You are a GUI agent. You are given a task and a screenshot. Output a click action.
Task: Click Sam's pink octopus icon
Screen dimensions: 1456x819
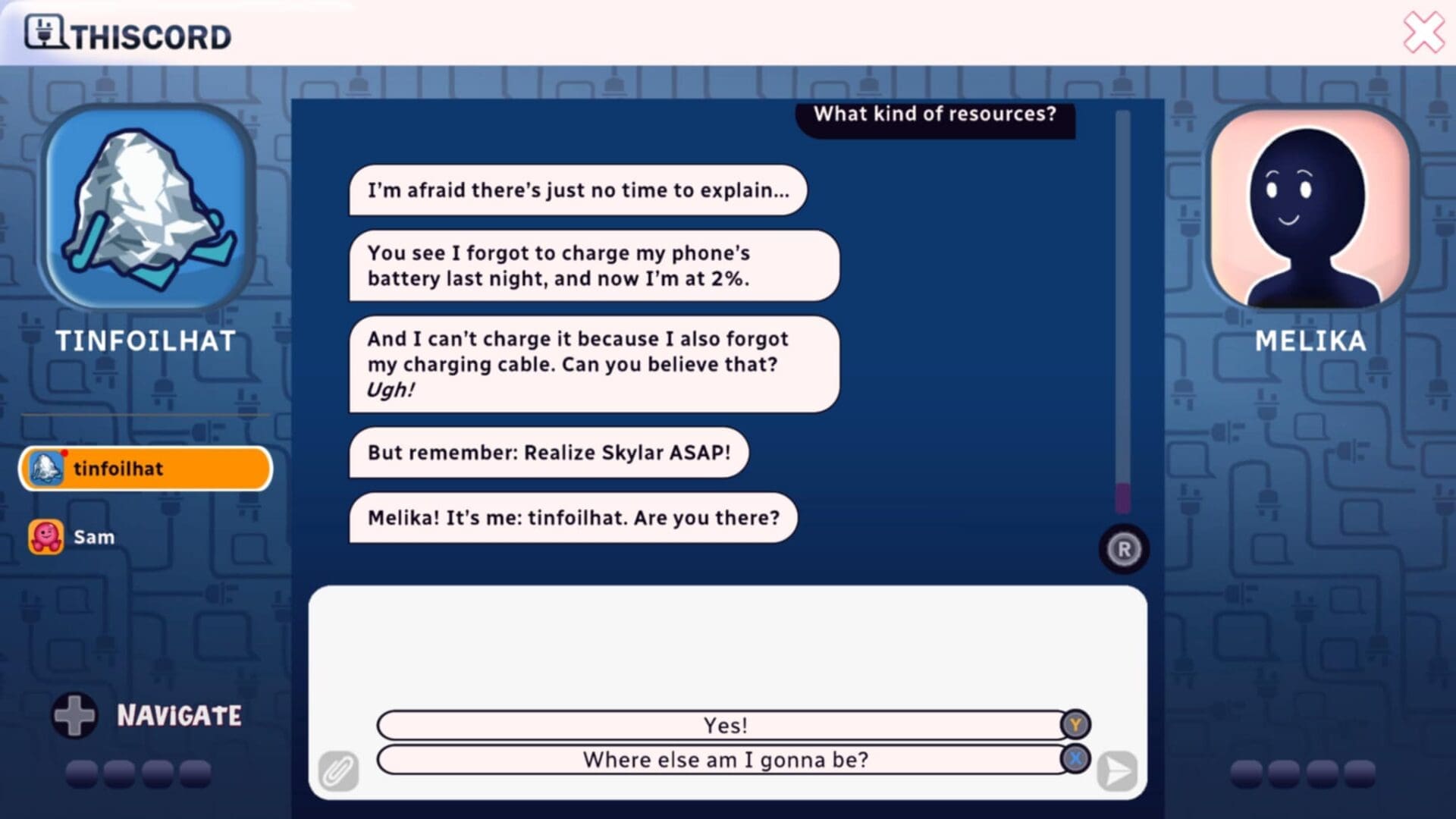click(x=47, y=536)
